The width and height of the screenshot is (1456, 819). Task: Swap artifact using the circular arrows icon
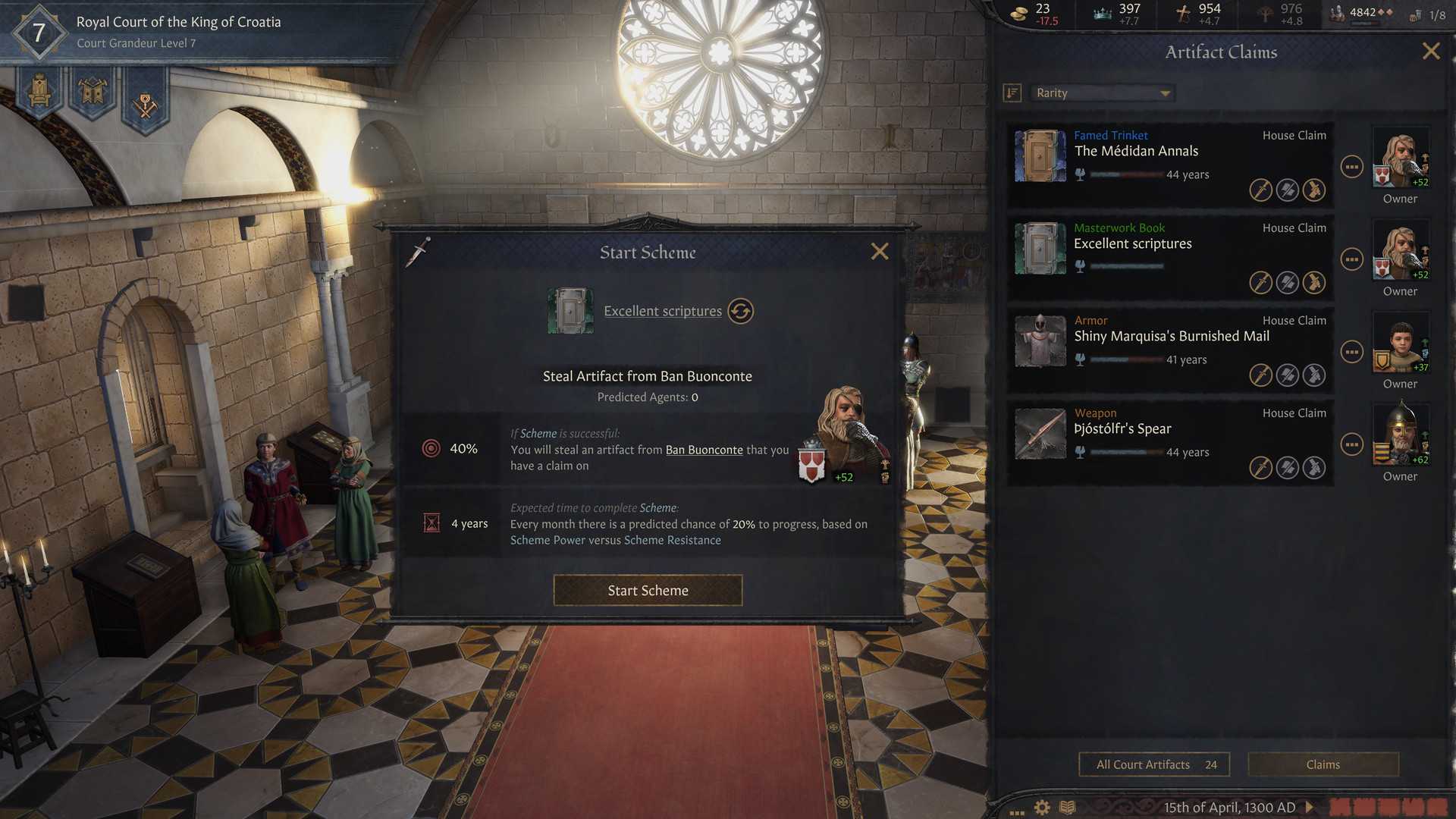740,311
